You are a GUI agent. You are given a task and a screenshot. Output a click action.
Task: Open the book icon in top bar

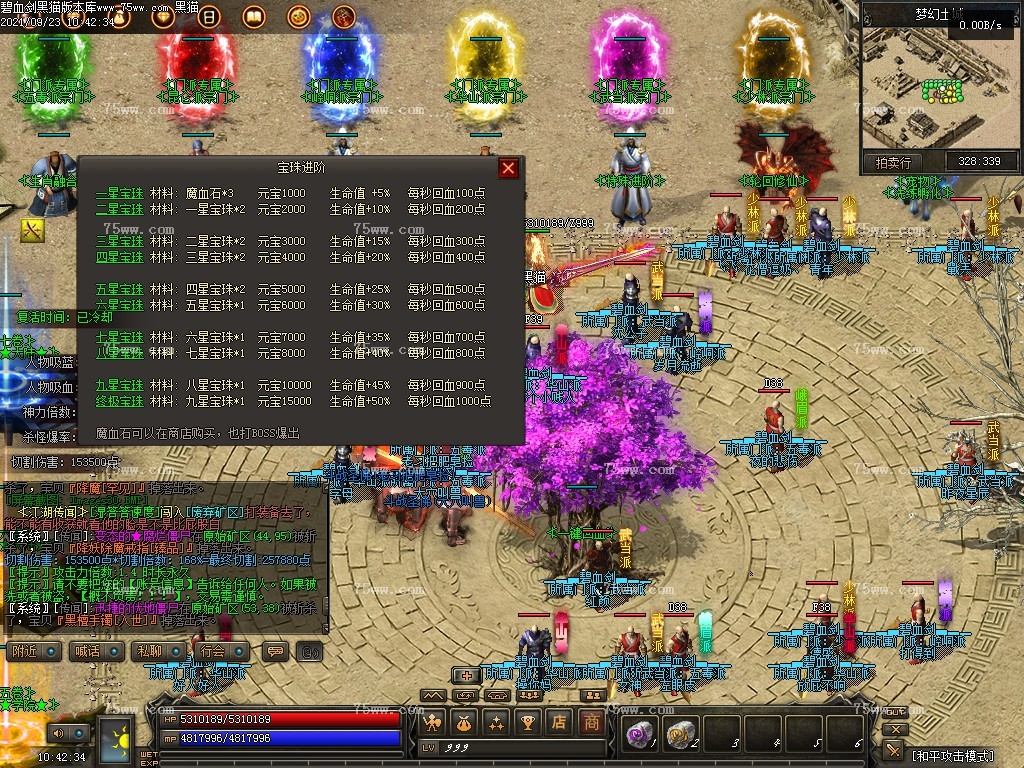pos(254,17)
